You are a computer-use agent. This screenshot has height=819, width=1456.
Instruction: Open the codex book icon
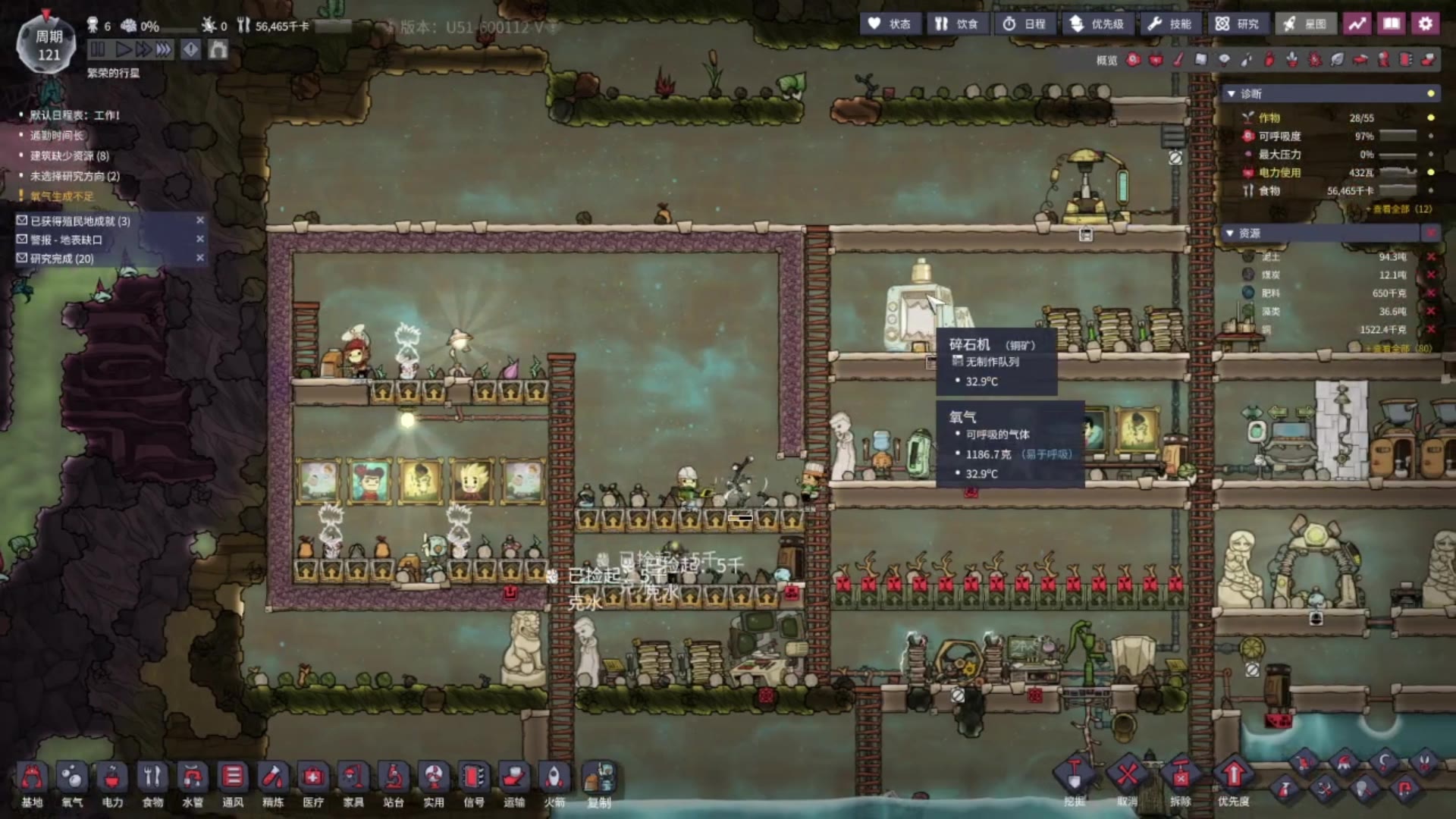1392,24
